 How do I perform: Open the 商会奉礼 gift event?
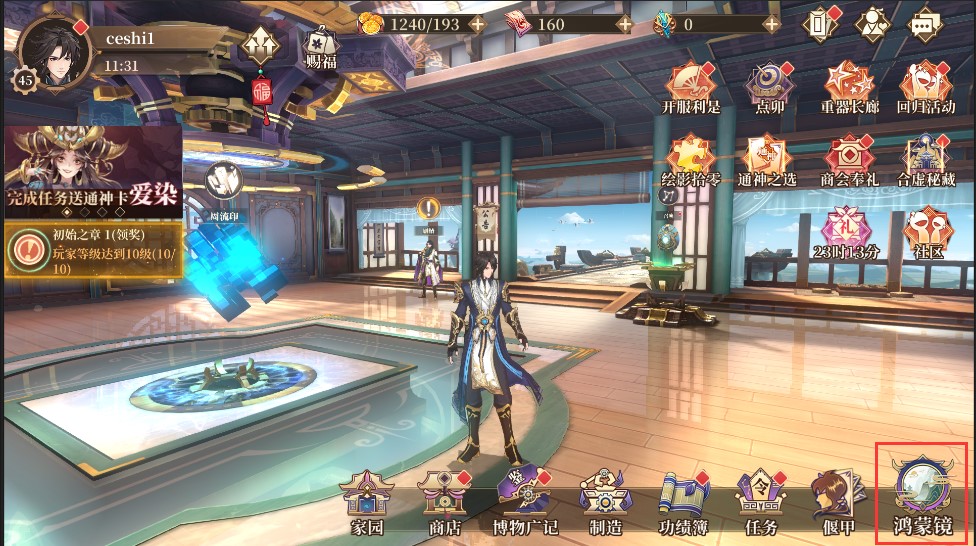click(848, 160)
